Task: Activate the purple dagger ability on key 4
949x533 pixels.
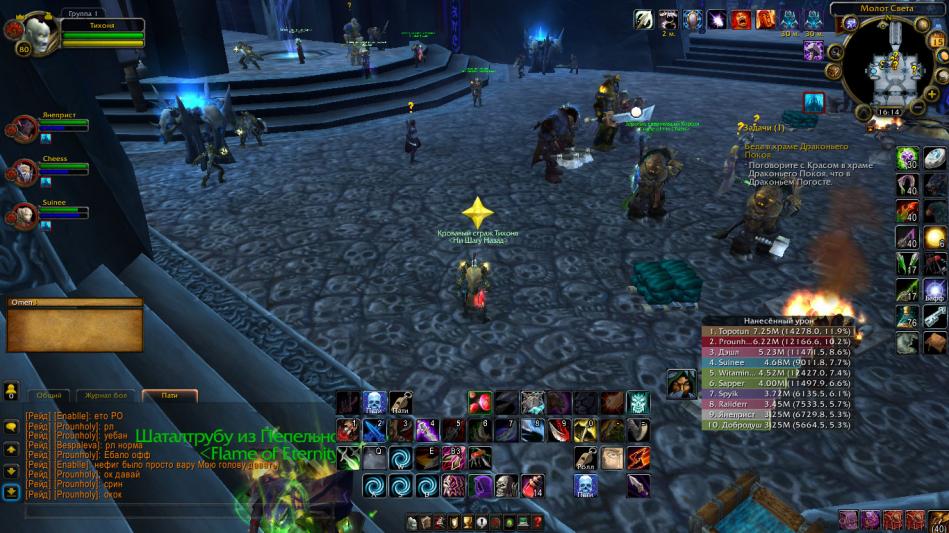Action: coord(427,430)
